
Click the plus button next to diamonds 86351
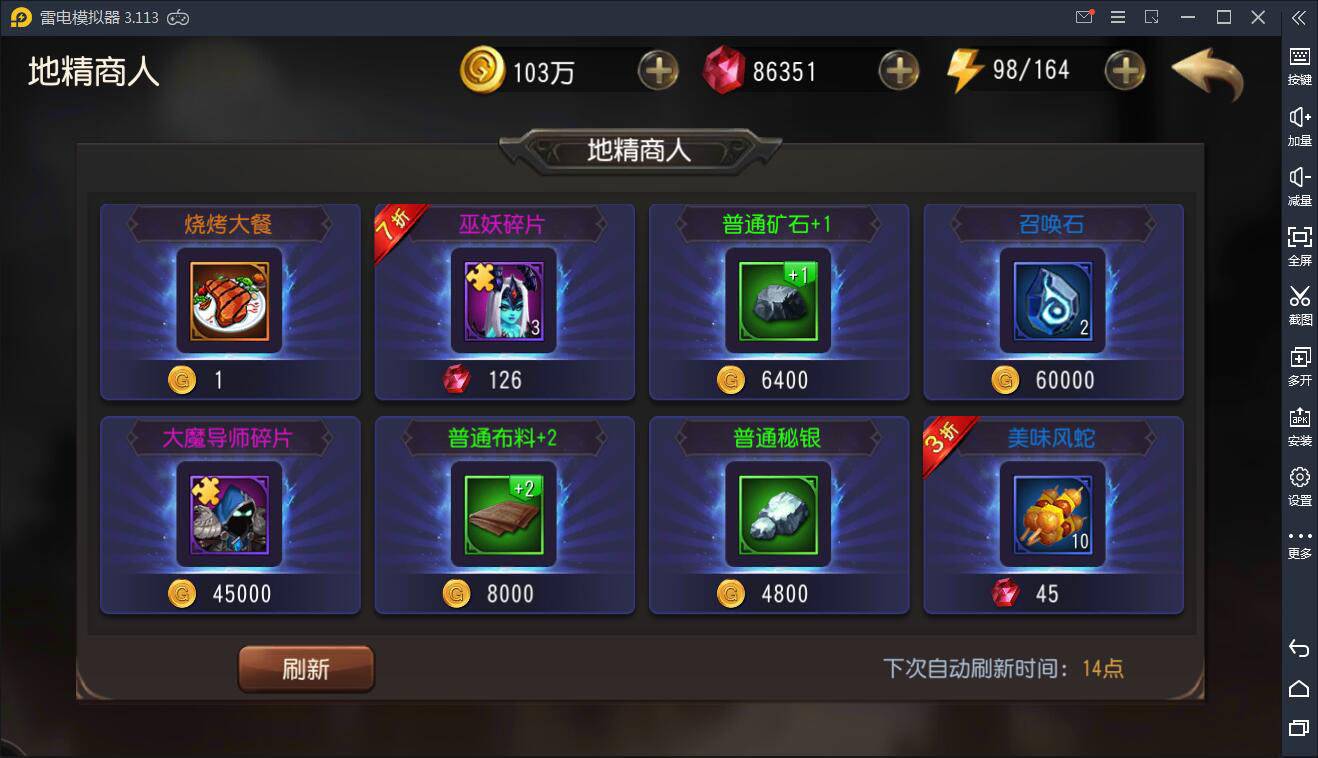pos(898,70)
